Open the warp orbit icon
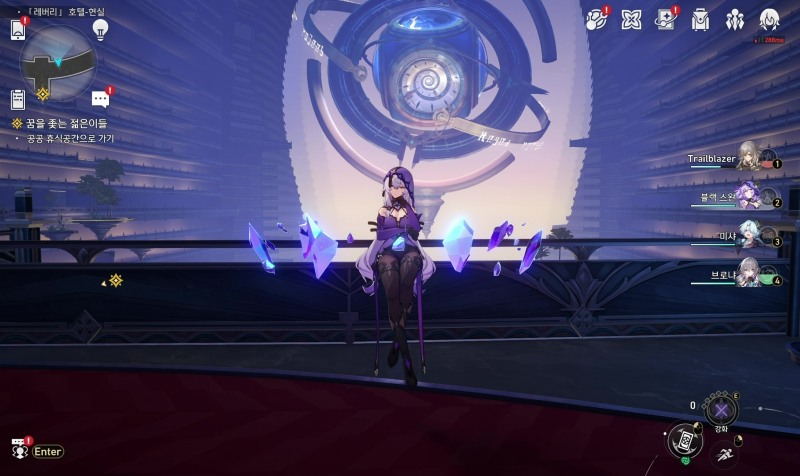The width and height of the screenshot is (800, 476). coord(596,19)
